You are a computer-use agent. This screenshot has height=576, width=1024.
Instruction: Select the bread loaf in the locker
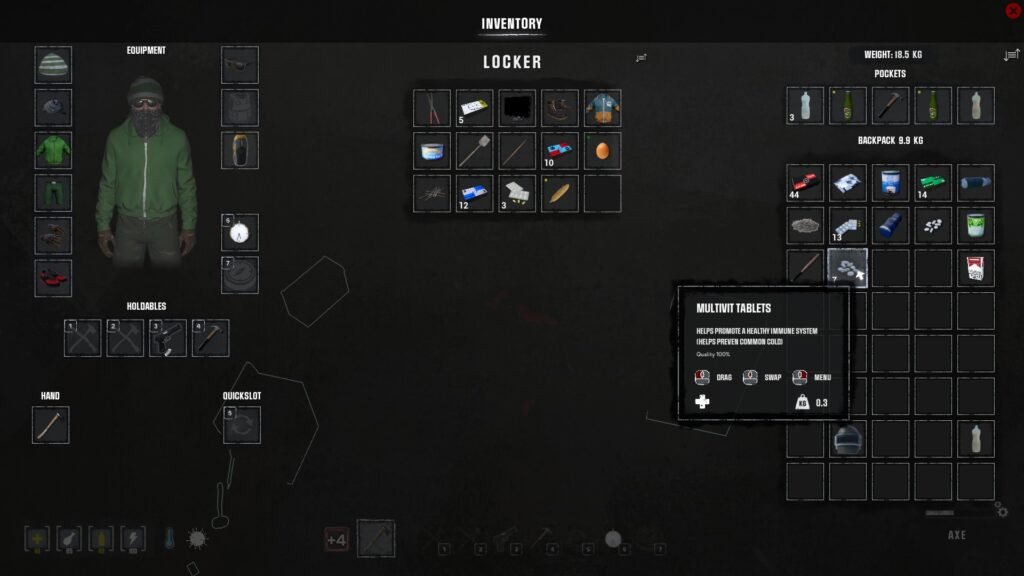[560, 193]
